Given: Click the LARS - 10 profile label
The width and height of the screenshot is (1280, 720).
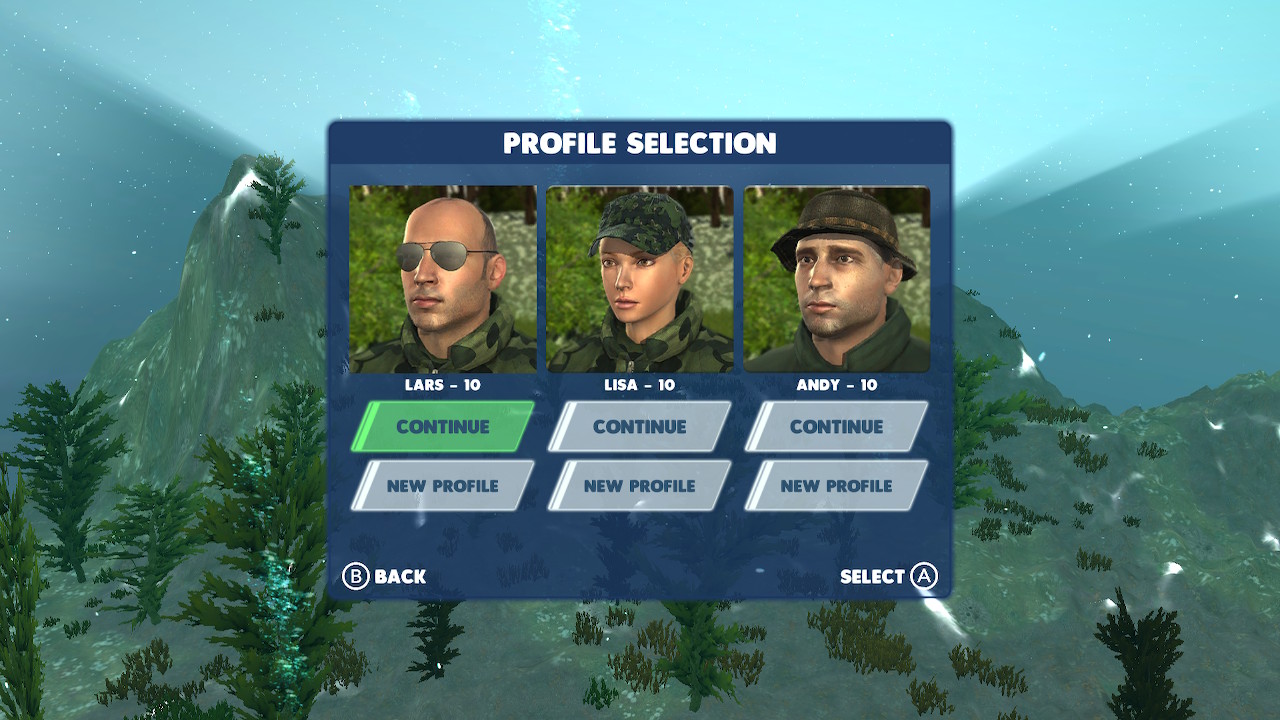Looking at the screenshot, I should point(443,385).
